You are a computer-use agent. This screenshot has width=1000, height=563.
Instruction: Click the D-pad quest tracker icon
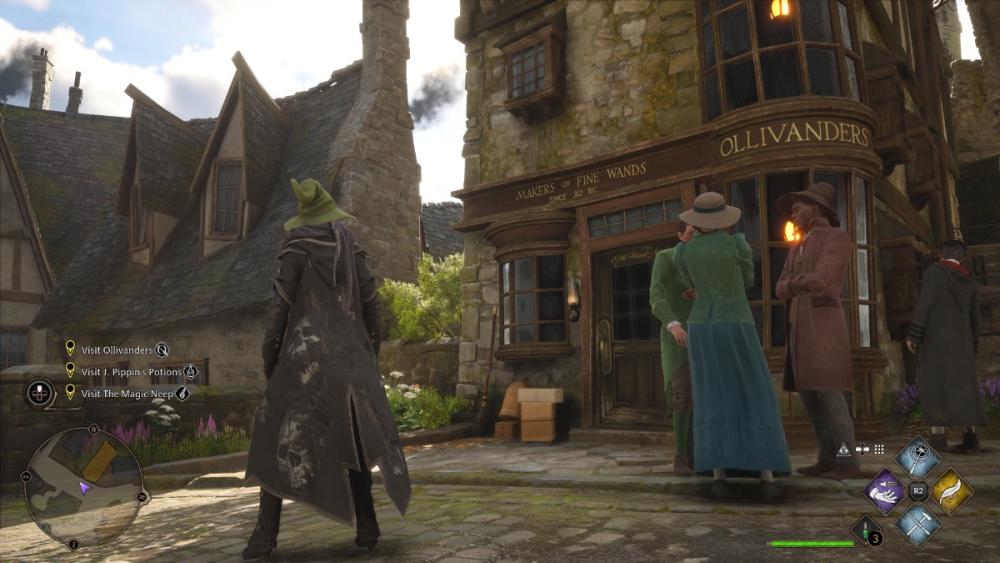[41, 393]
